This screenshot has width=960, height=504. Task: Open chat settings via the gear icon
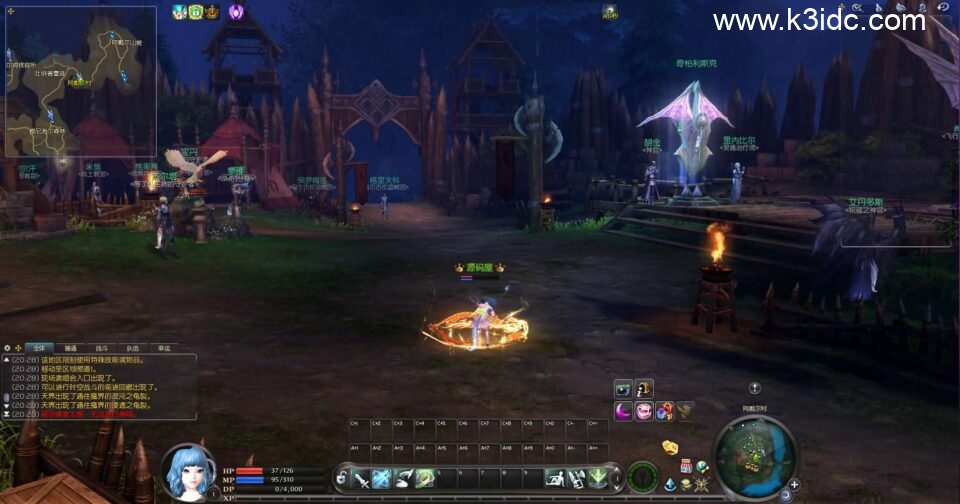click(x=7, y=348)
